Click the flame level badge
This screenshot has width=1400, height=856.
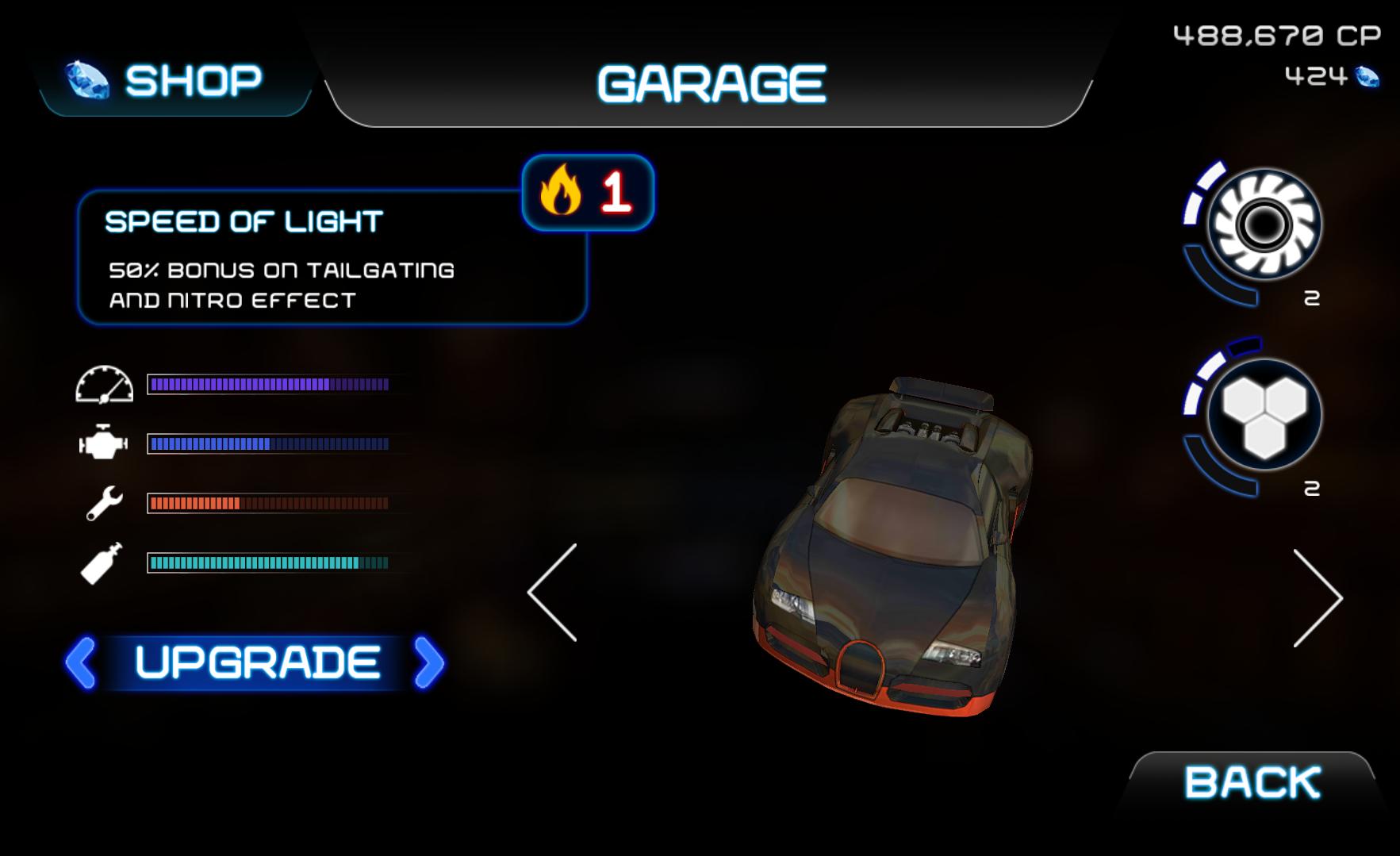coord(588,193)
